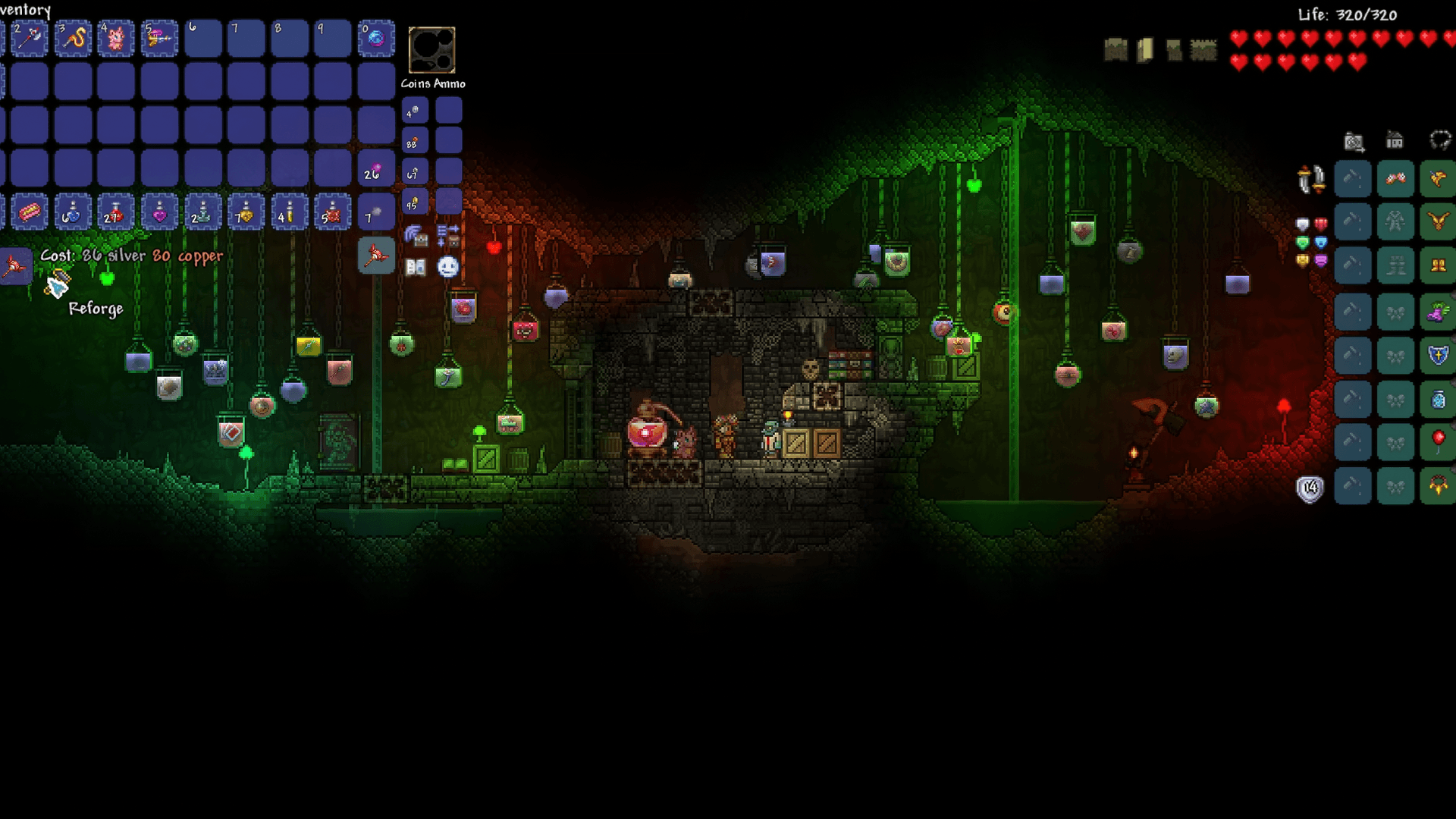Click the top hammer dye slot
The height and width of the screenshot is (819, 1456).
click(x=1353, y=180)
